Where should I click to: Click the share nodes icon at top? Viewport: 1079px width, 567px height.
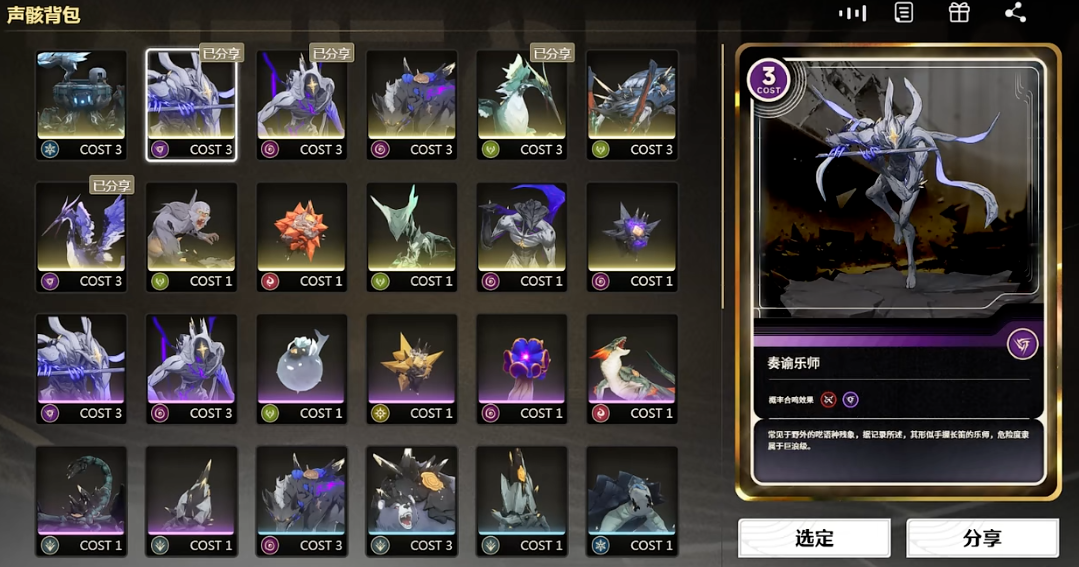(1015, 13)
